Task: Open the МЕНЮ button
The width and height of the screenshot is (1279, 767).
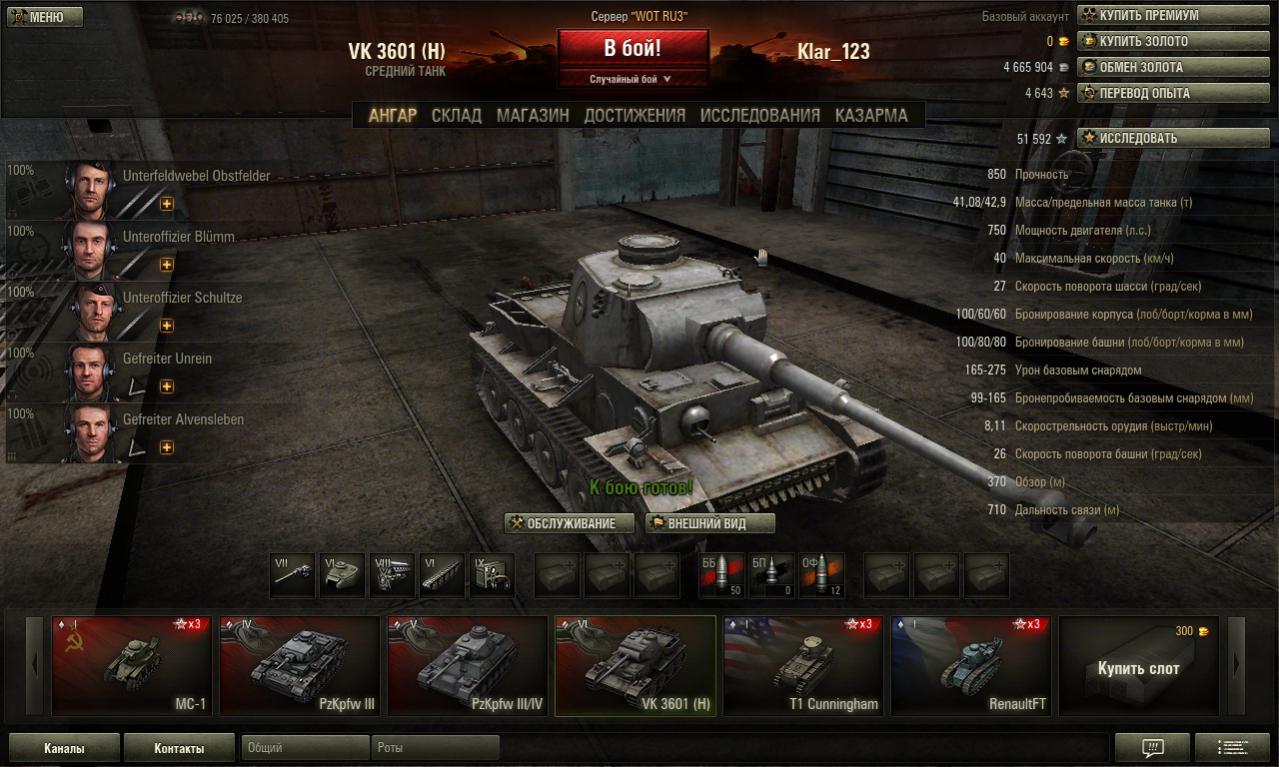Action: pos(45,17)
